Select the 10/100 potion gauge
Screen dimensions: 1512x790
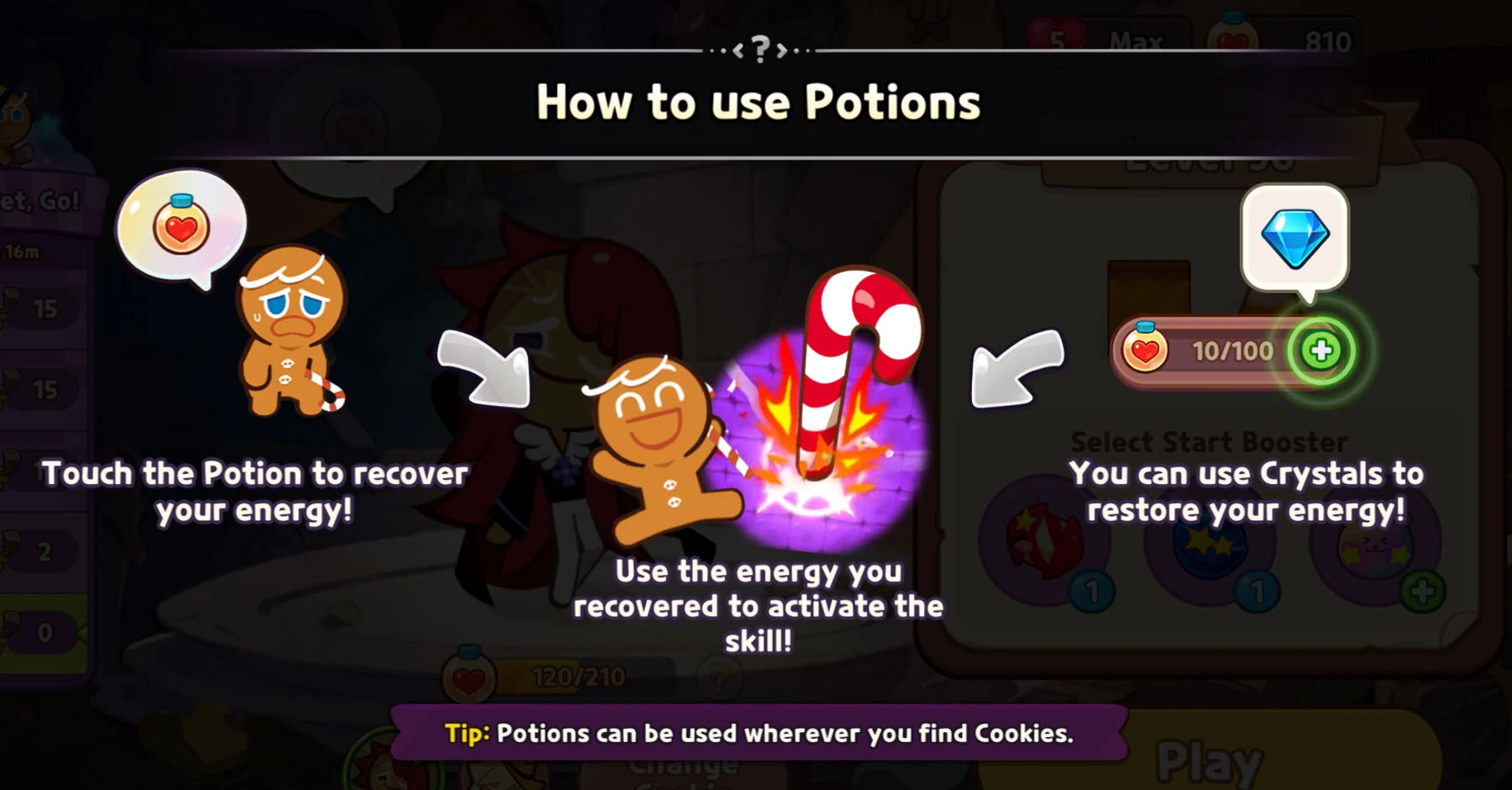(1218, 352)
